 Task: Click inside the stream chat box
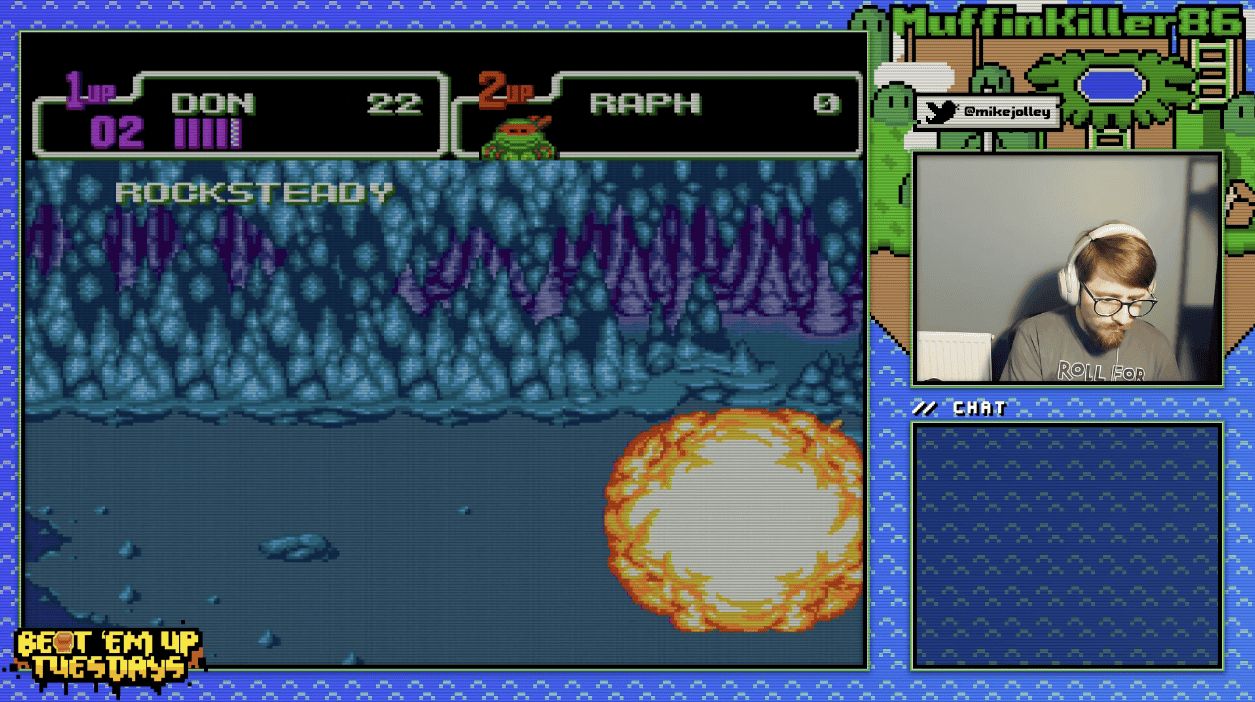point(1067,545)
